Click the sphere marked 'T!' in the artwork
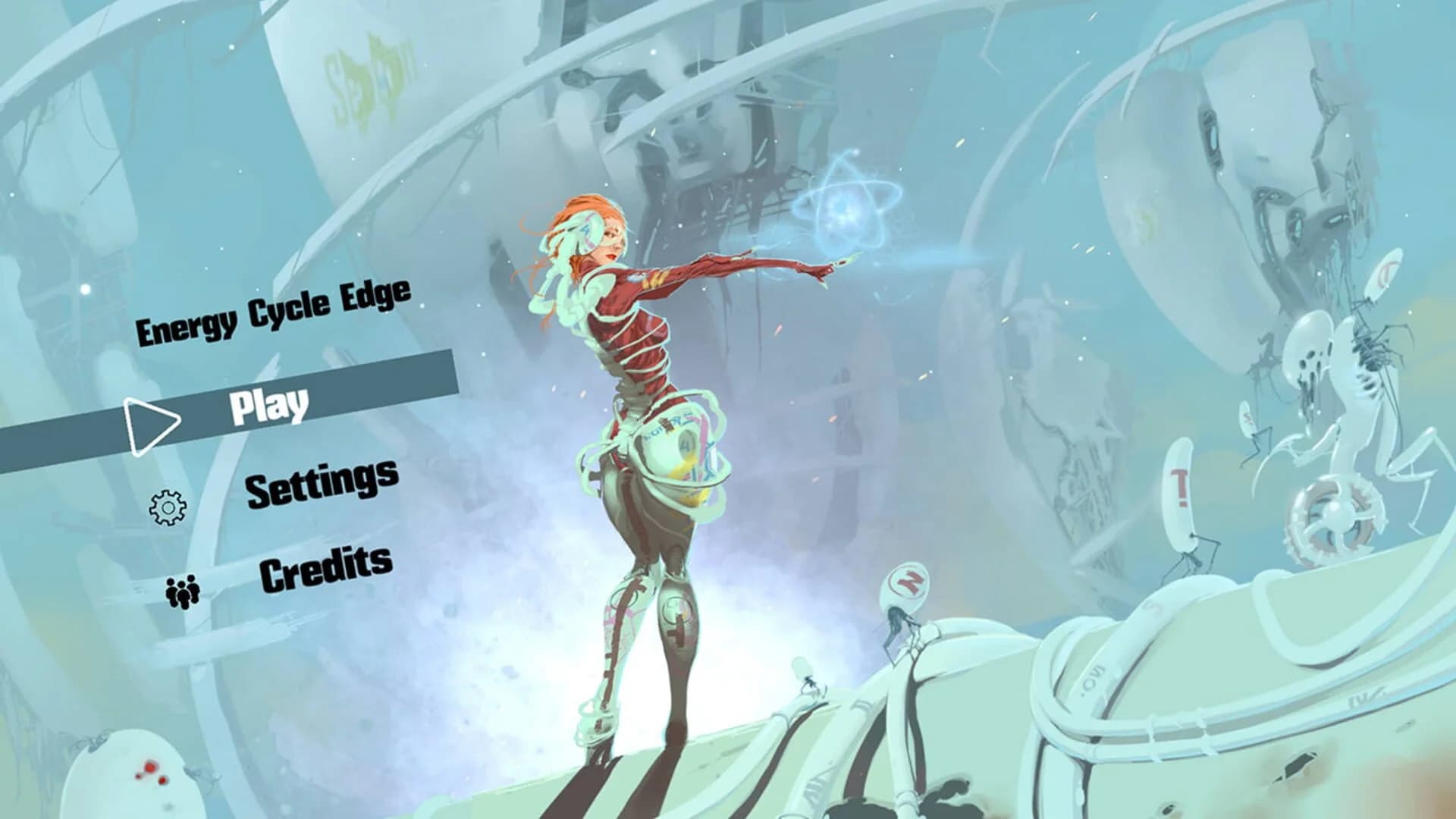This screenshot has width=1456, height=819. pyautogui.click(x=1180, y=485)
